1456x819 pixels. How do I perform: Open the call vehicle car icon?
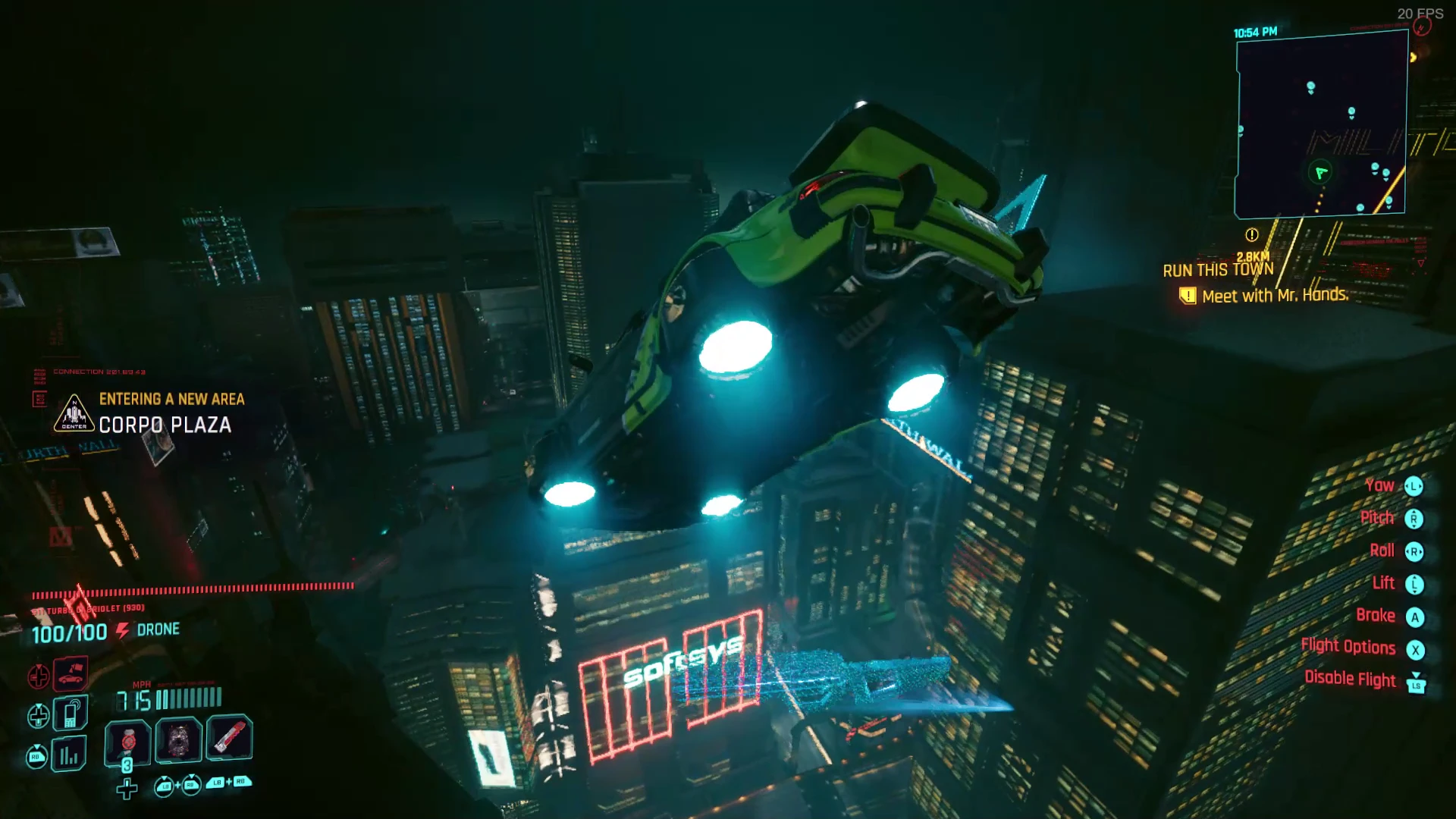point(71,673)
